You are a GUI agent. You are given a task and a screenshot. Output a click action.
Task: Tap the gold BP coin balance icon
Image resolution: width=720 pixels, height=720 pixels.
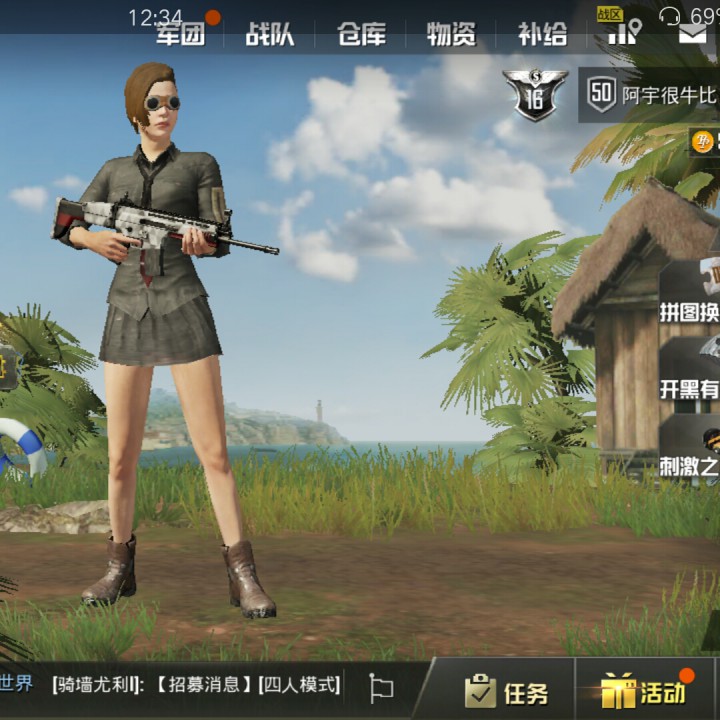(703, 142)
